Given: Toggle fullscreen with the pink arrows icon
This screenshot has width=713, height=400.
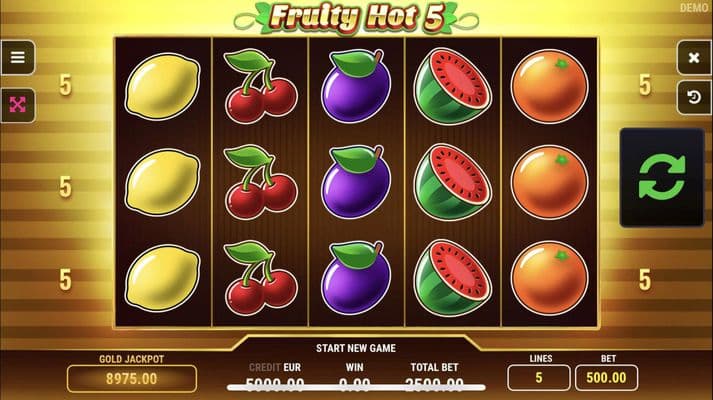Looking at the screenshot, I should [x=17, y=104].
